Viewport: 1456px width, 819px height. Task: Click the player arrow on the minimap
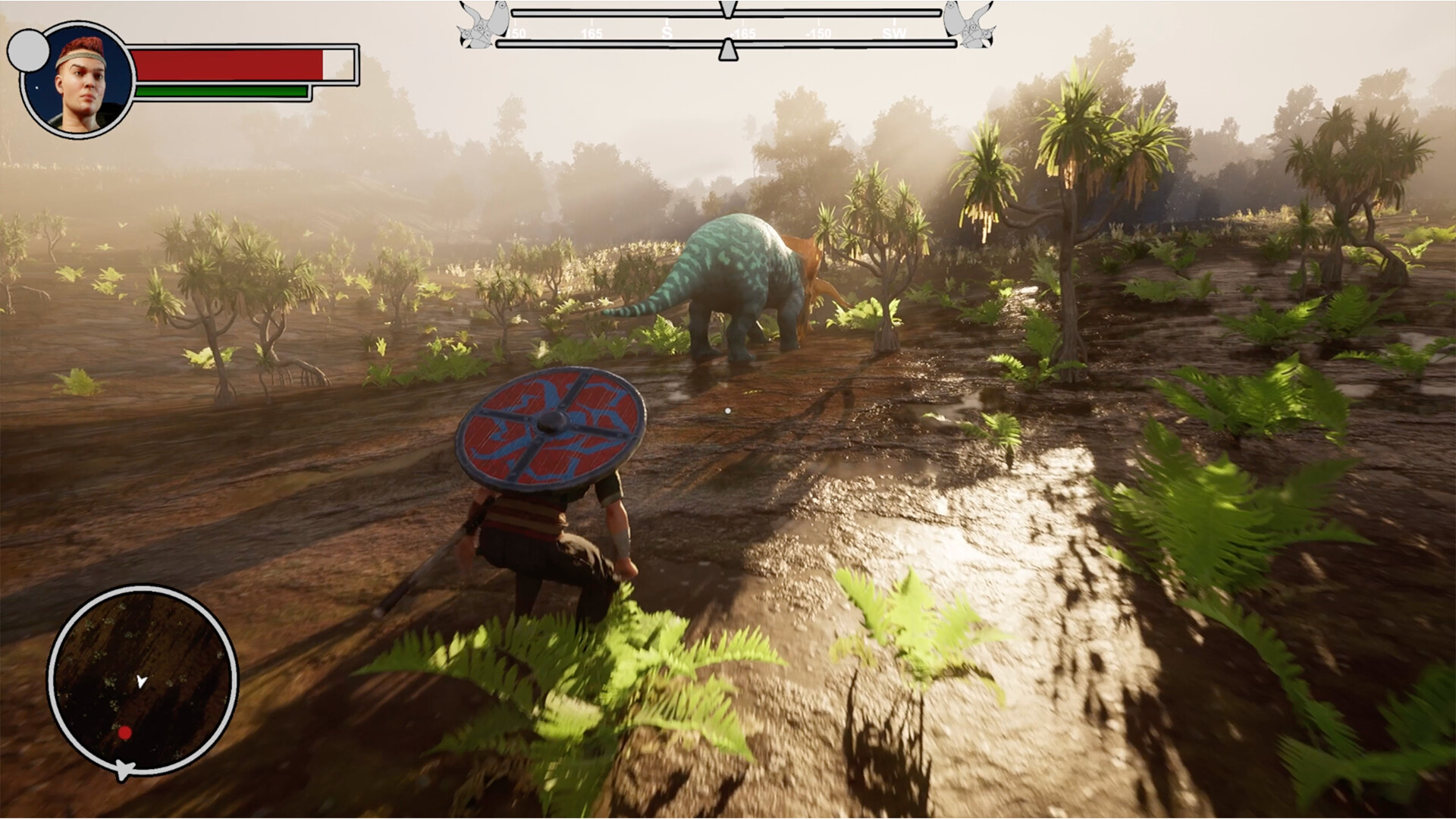point(140,682)
